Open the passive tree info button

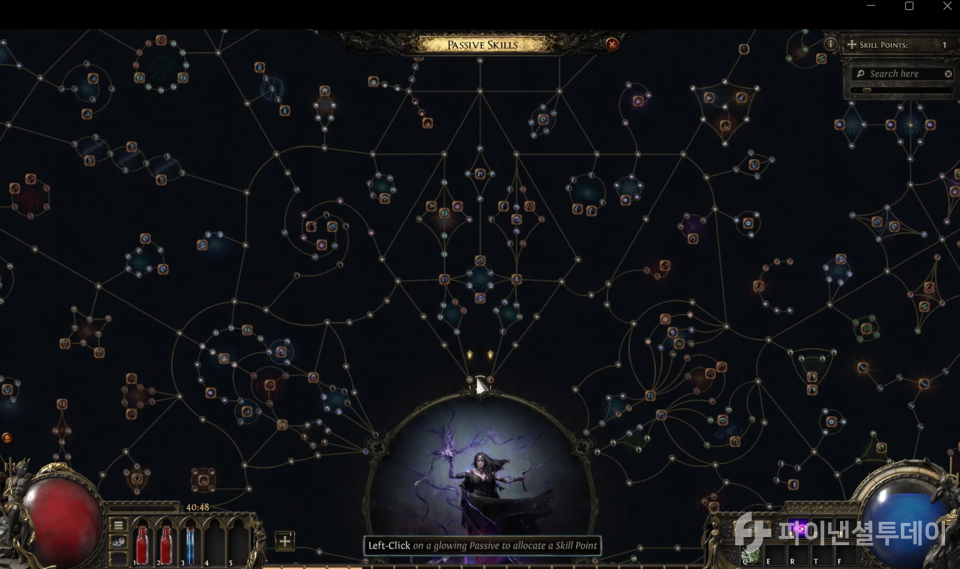point(830,45)
